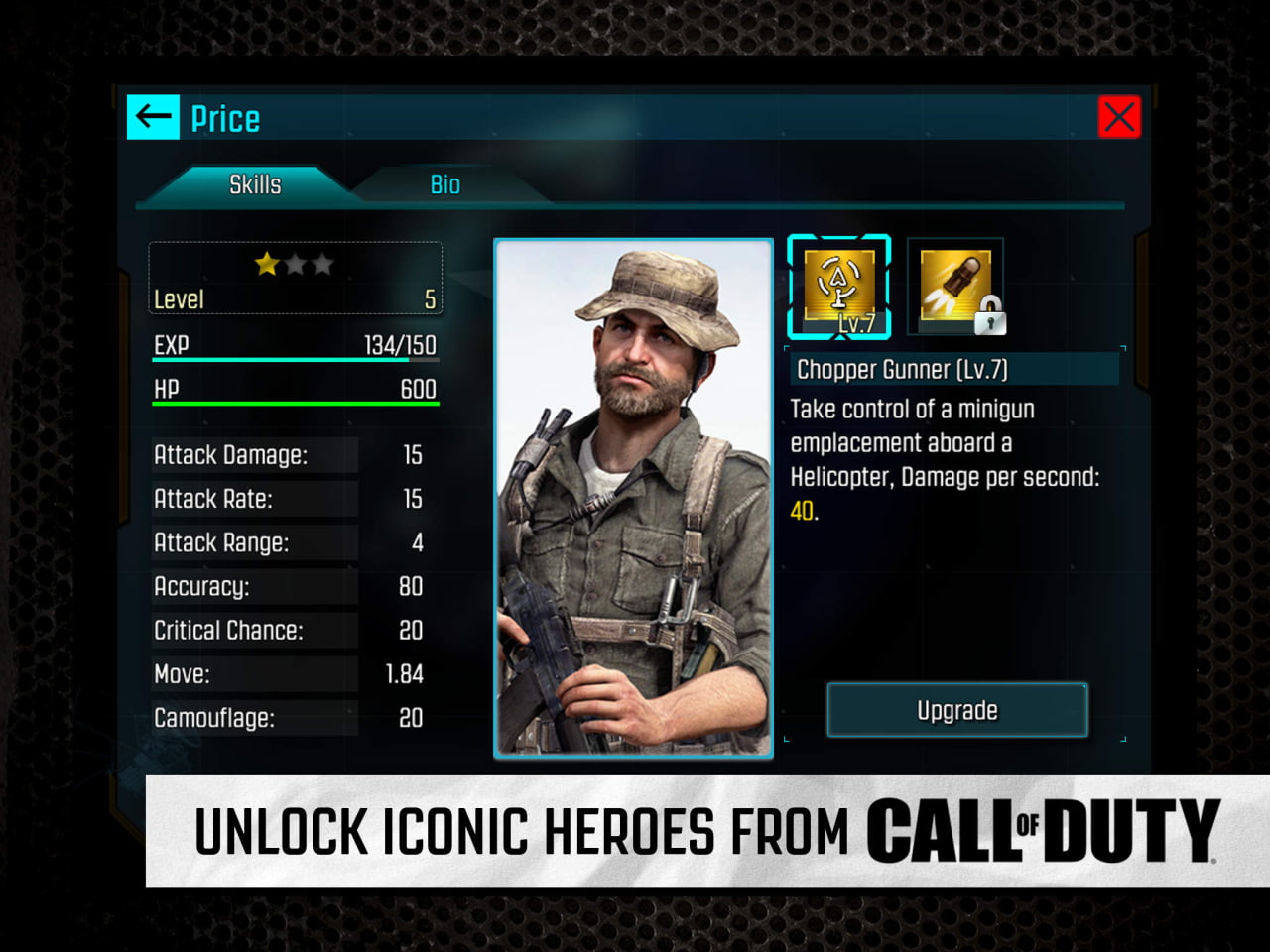1270x952 pixels.
Task: Click the Attack Damage stat row
Action: click(x=254, y=455)
